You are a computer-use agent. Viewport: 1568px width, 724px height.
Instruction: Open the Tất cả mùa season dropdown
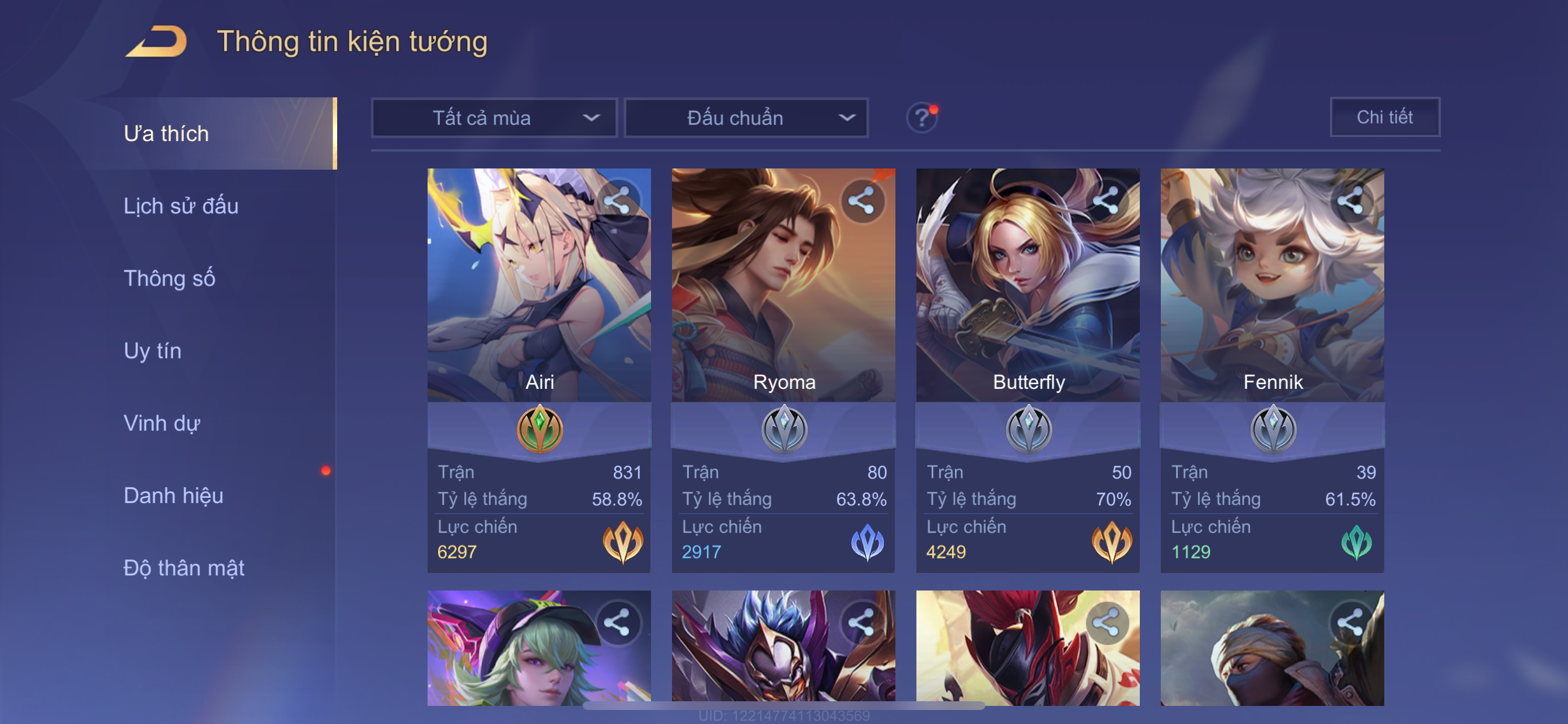494,118
